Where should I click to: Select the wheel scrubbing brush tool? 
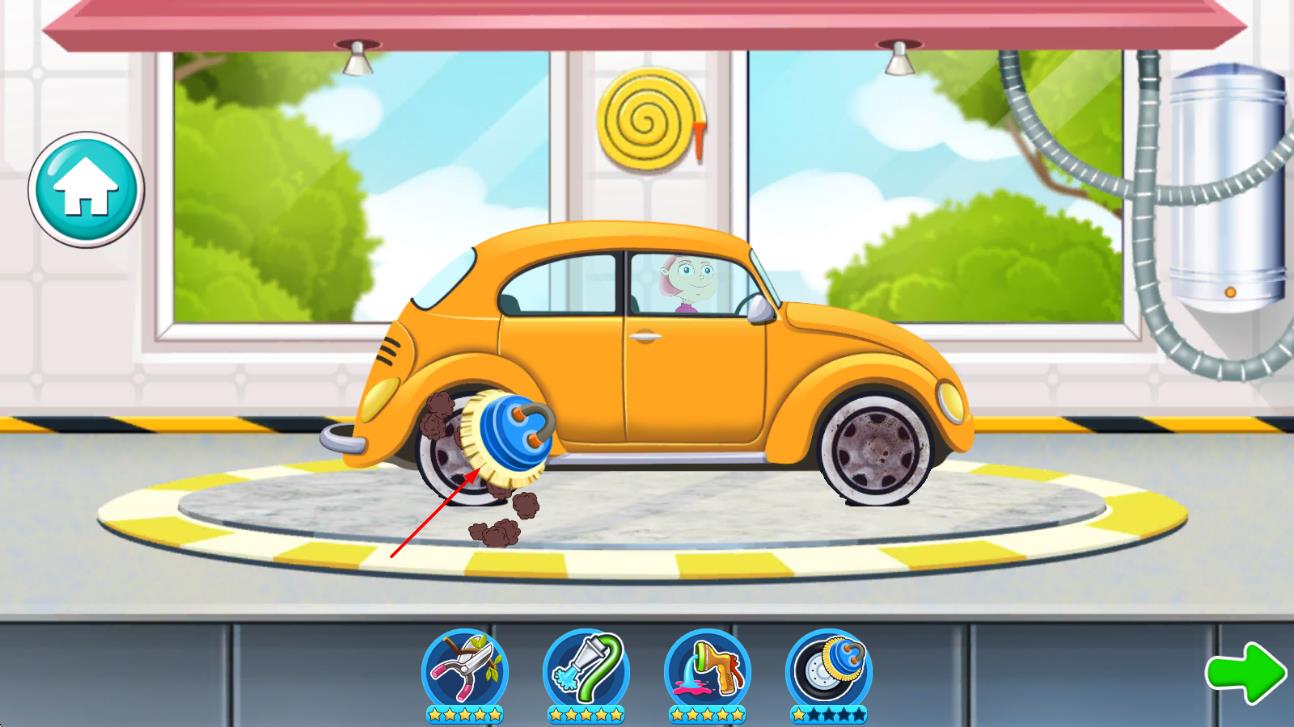click(x=828, y=670)
